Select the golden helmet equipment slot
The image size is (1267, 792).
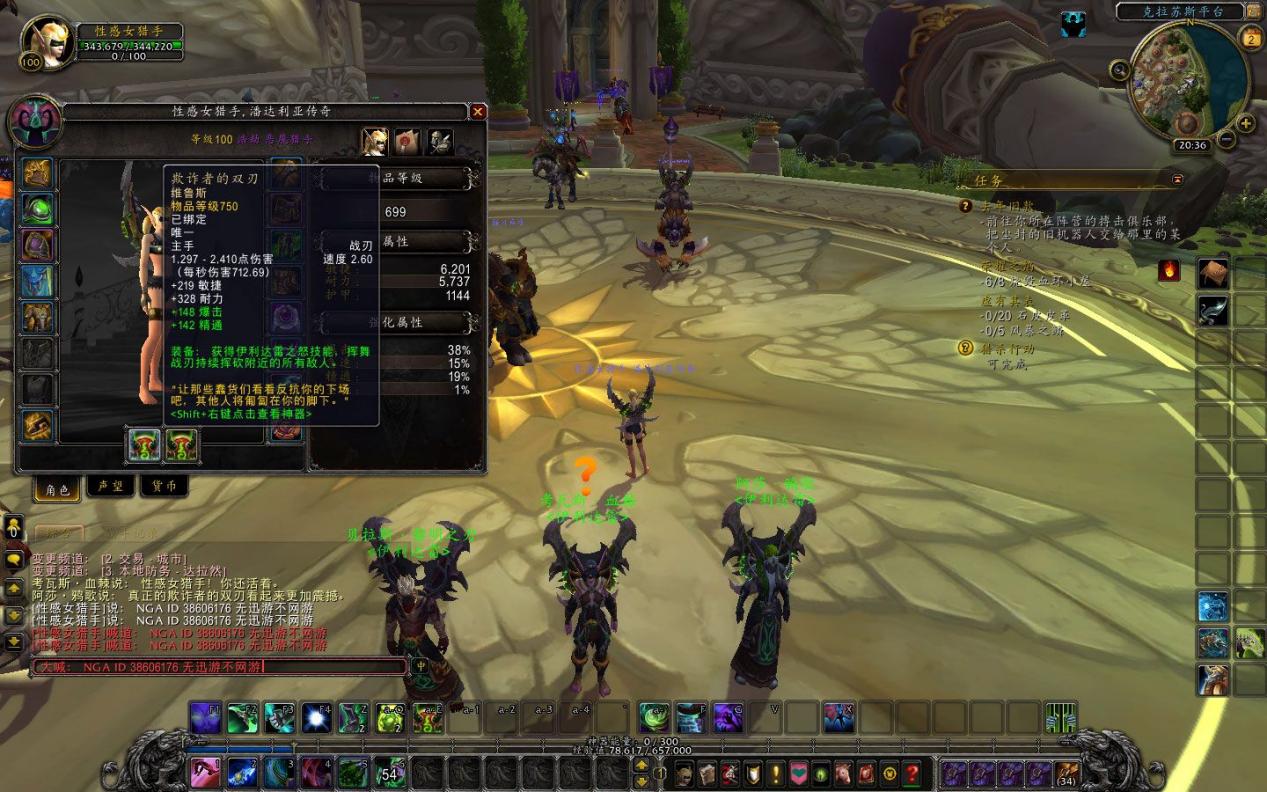click(x=38, y=173)
